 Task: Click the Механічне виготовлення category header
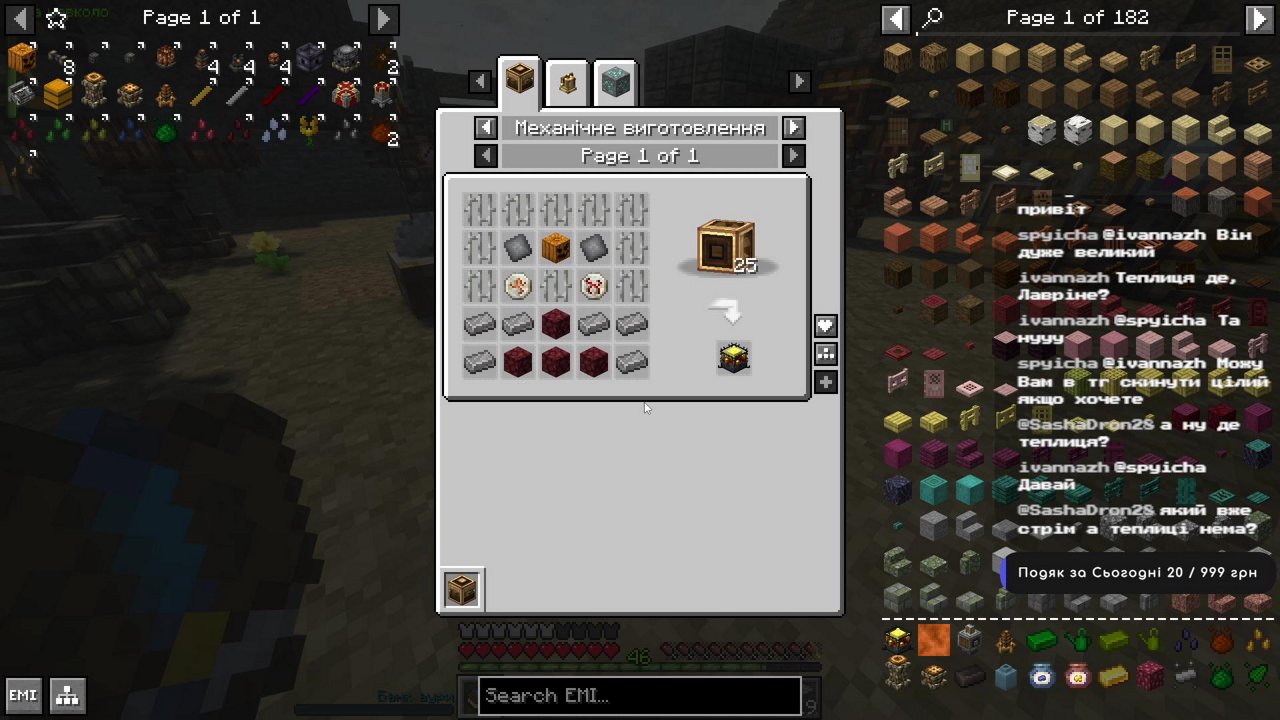(x=640, y=128)
